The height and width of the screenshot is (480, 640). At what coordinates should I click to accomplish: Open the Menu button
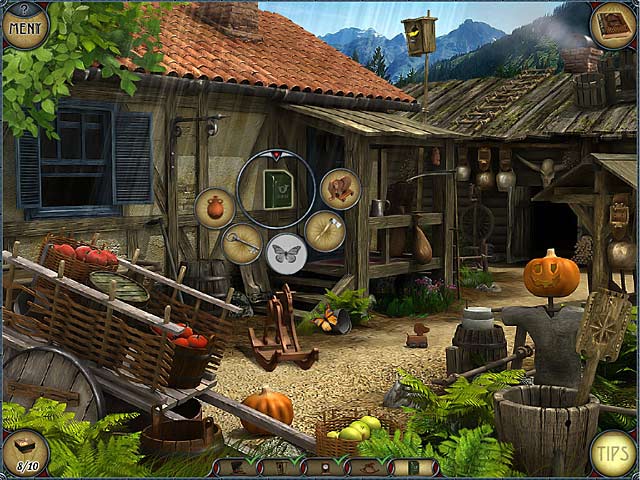pyautogui.click(x=26, y=24)
